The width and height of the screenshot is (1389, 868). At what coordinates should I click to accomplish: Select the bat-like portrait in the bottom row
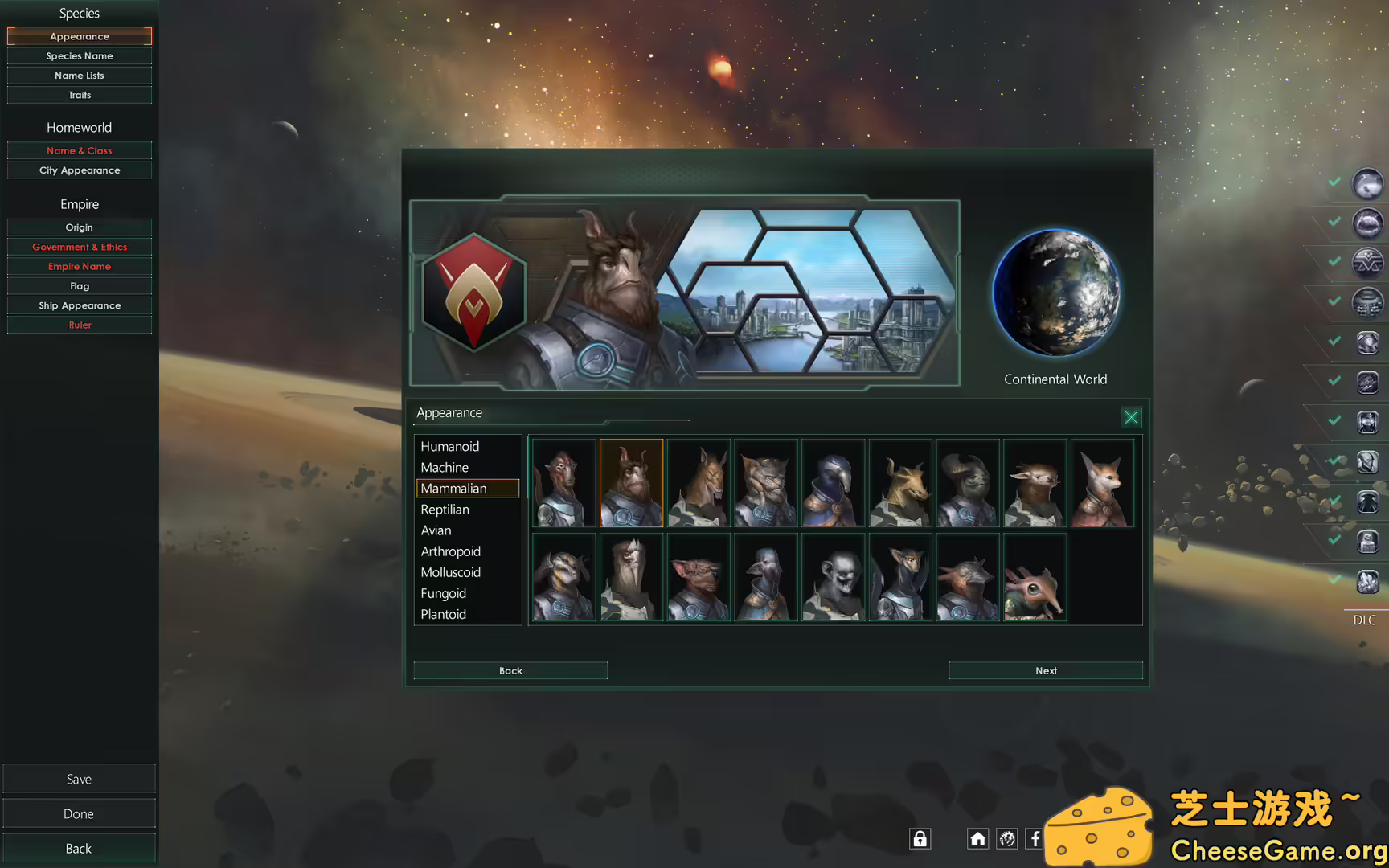click(698, 577)
